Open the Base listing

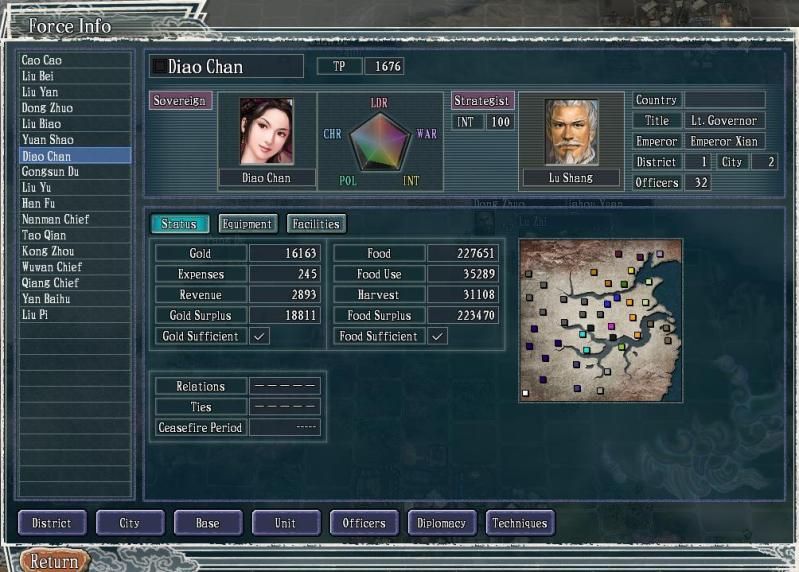[208, 523]
